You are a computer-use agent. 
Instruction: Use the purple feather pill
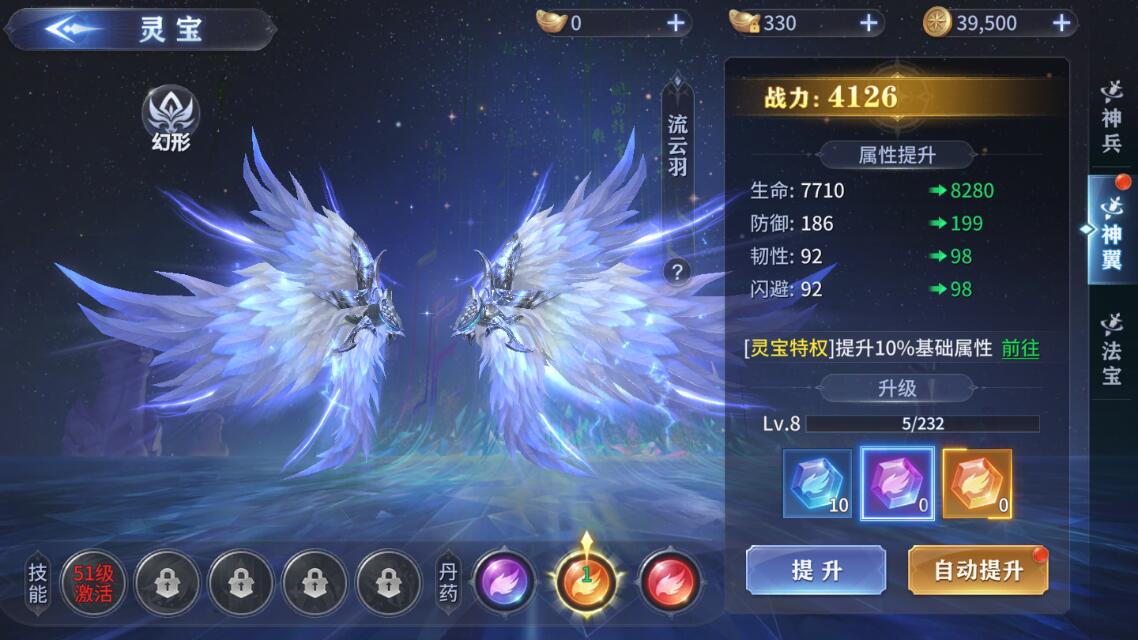[x=505, y=581]
